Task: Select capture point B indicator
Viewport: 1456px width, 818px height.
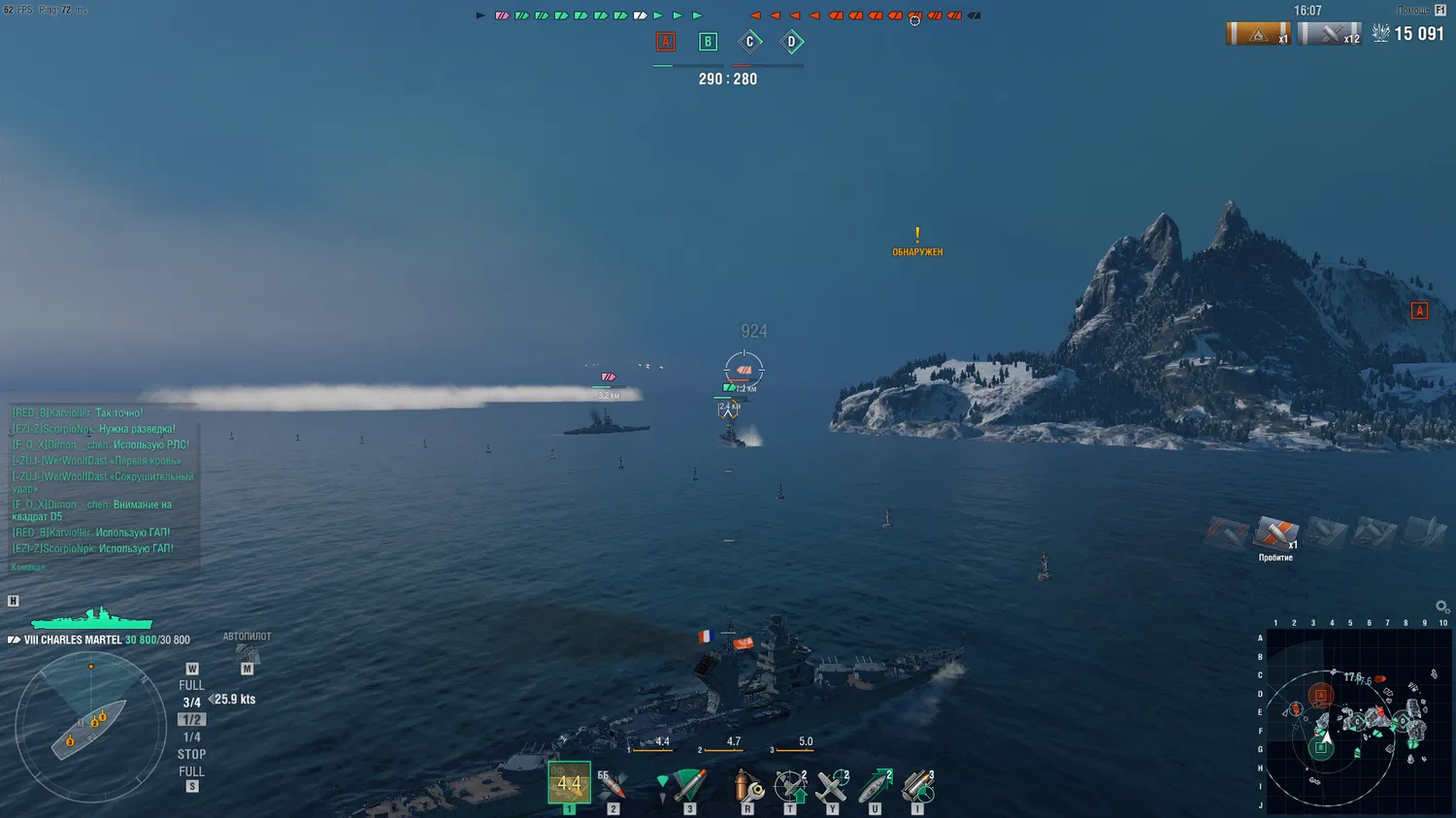Action: (x=708, y=42)
